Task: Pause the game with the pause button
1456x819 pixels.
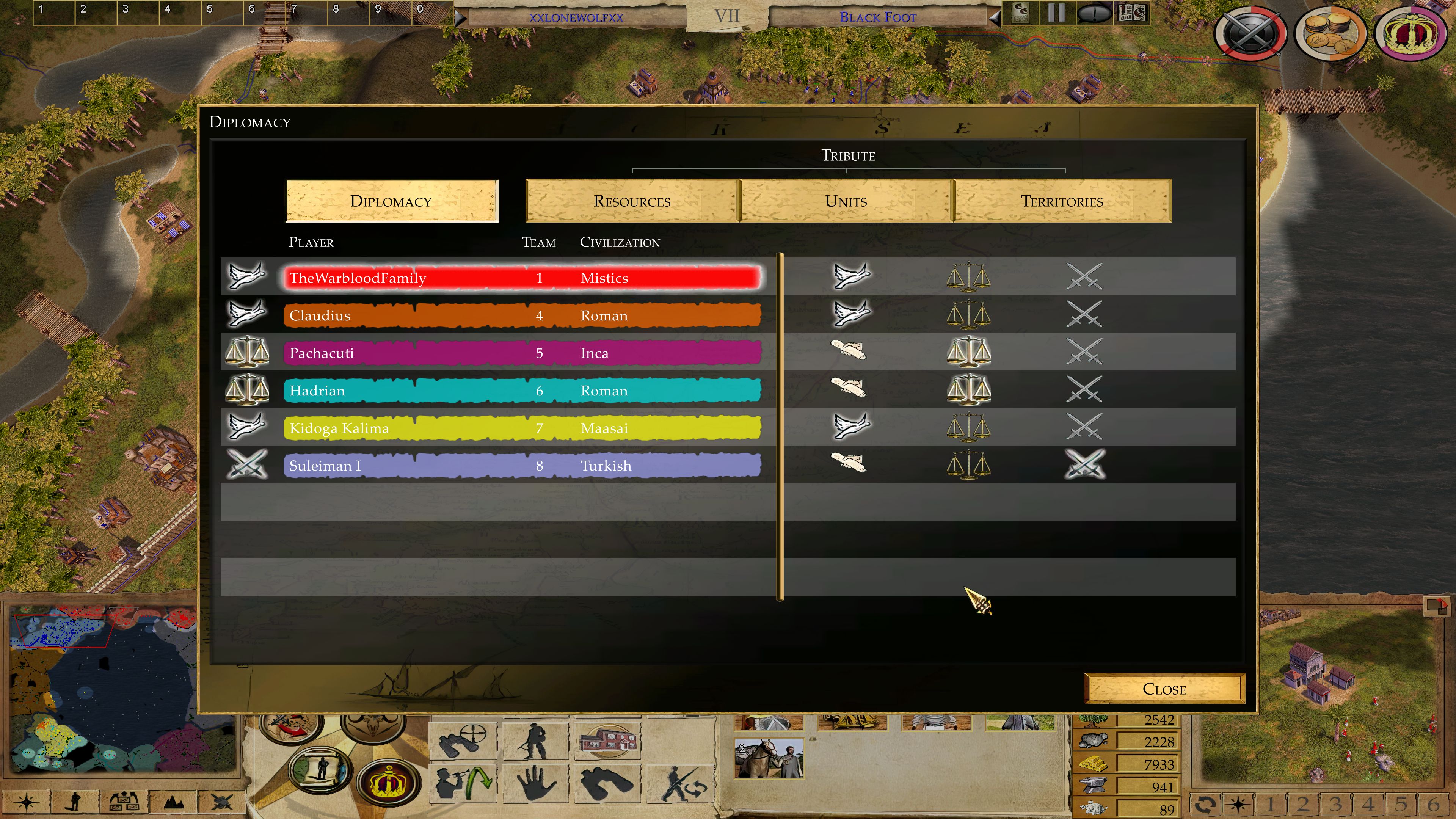Action: click(x=1055, y=13)
